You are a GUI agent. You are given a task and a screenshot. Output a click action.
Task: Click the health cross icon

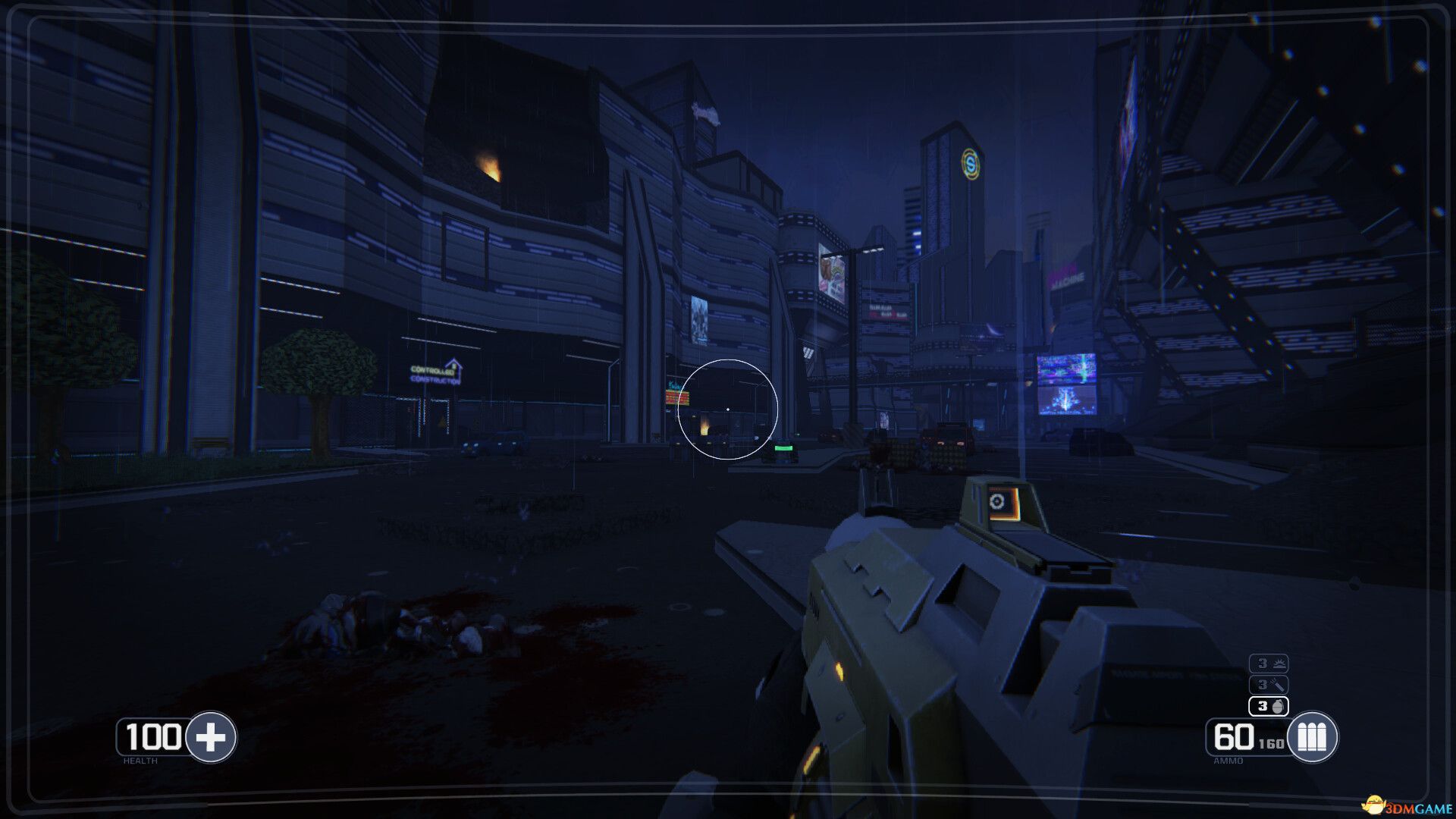pyautogui.click(x=211, y=736)
